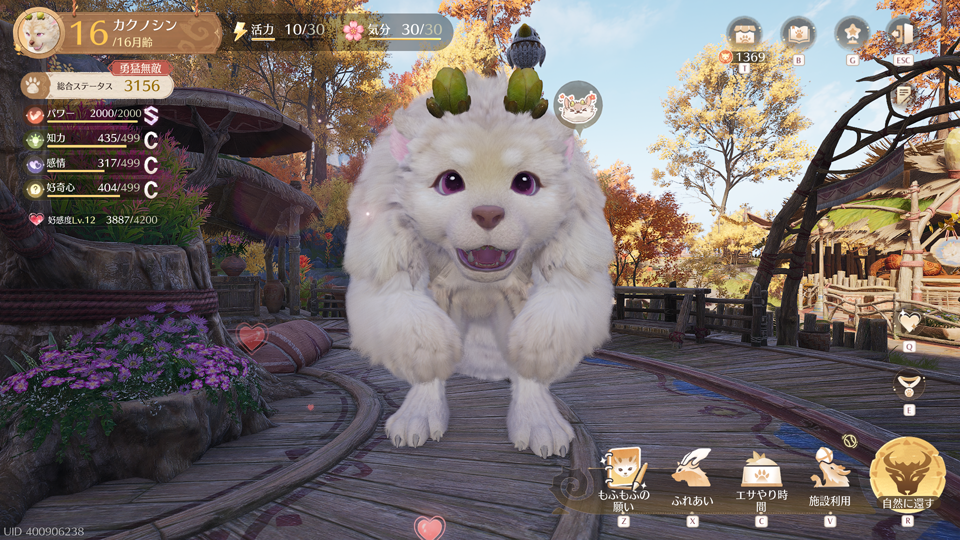Click the small ball icon above 施設利用

click(851, 440)
